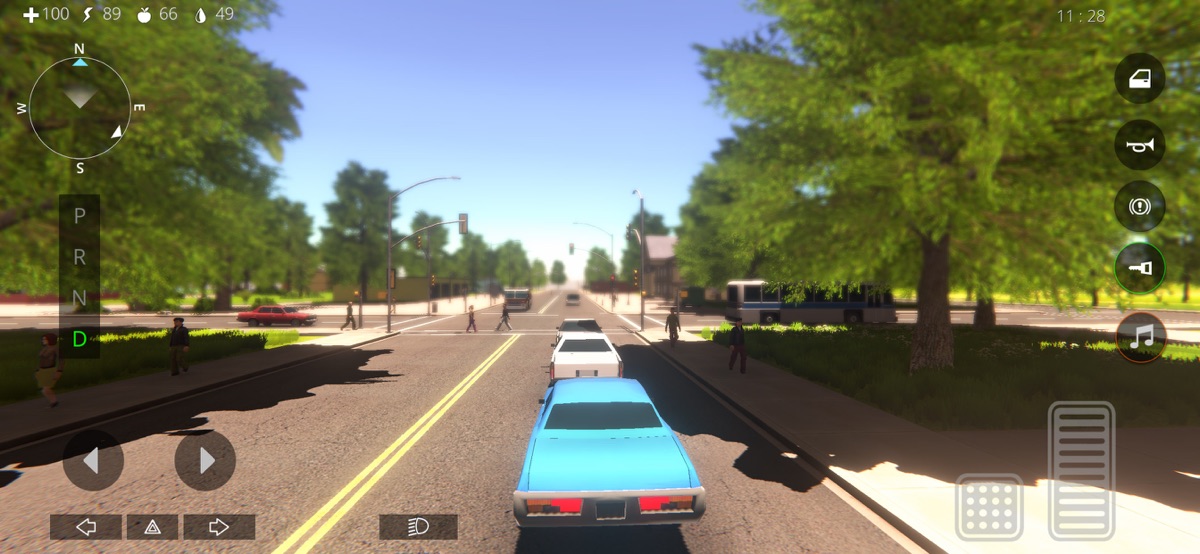This screenshot has height=554, width=1200.
Task: Engage the handbrake icon
Action: point(1140,207)
